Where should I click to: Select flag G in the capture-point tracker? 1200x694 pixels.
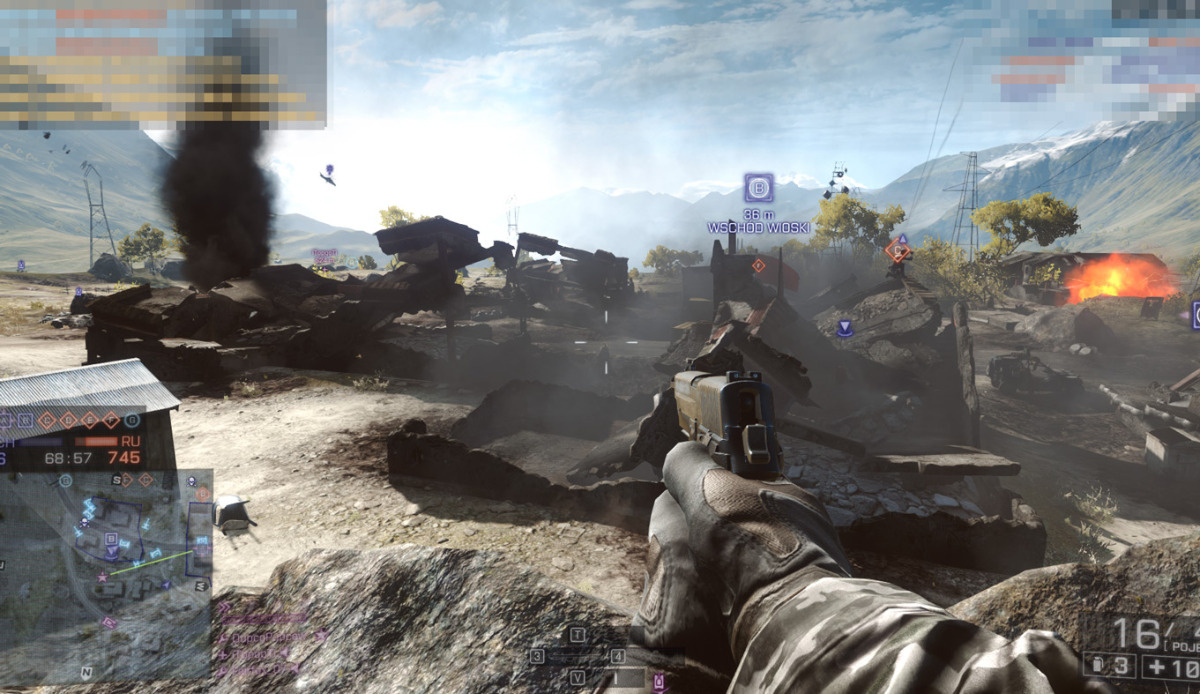click(x=133, y=420)
